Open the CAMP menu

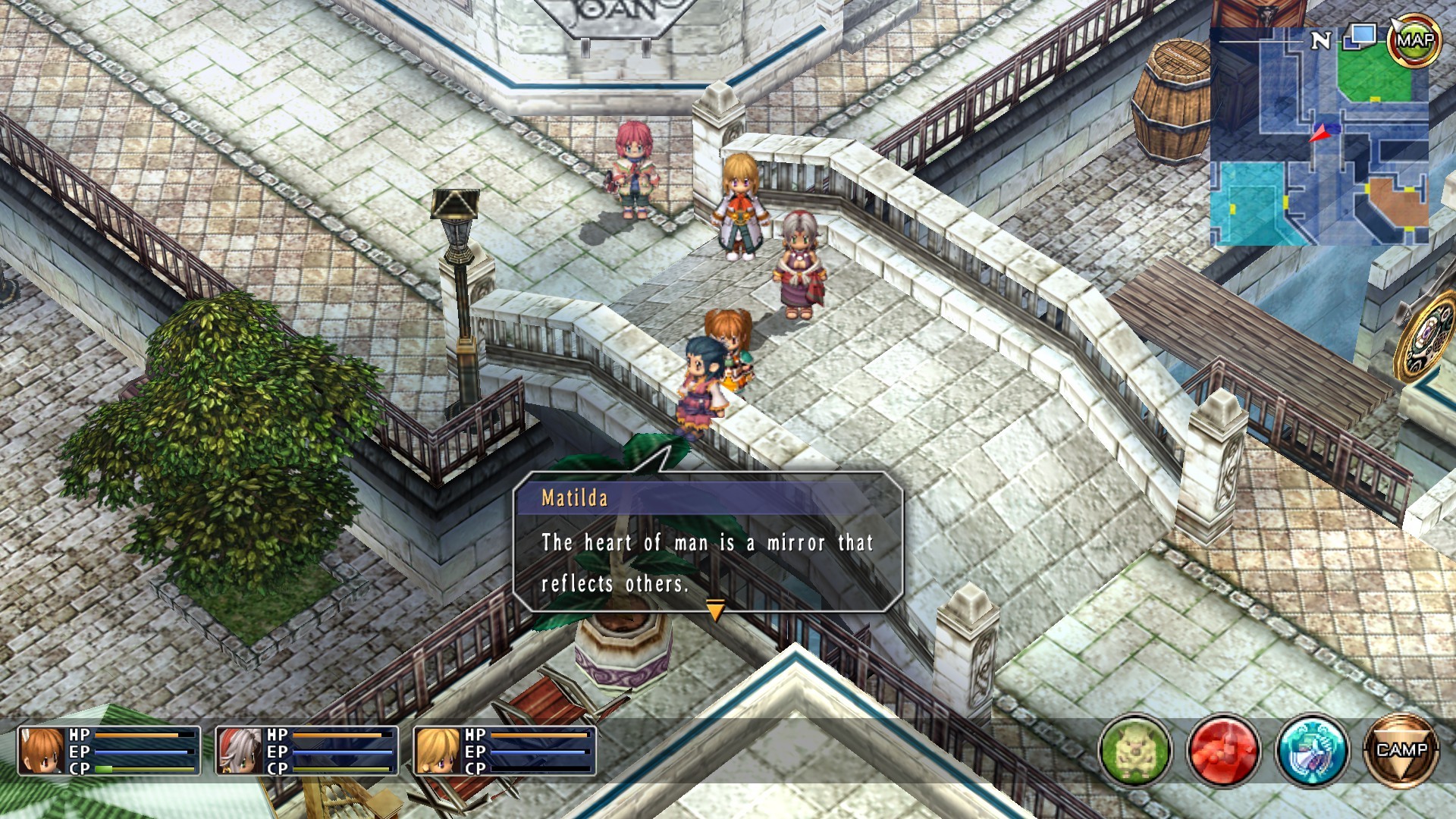click(1401, 751)
